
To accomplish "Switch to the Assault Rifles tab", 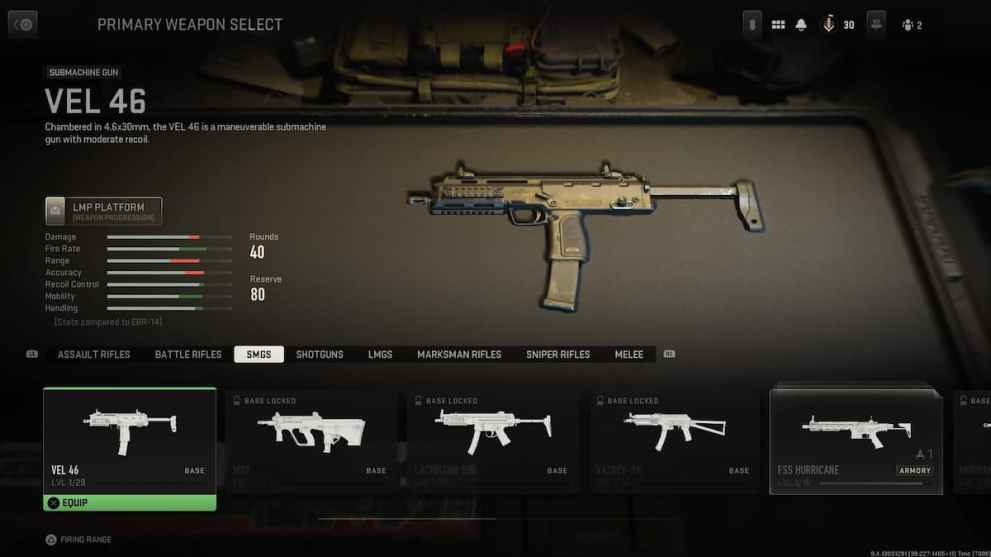I will (94, 354).
